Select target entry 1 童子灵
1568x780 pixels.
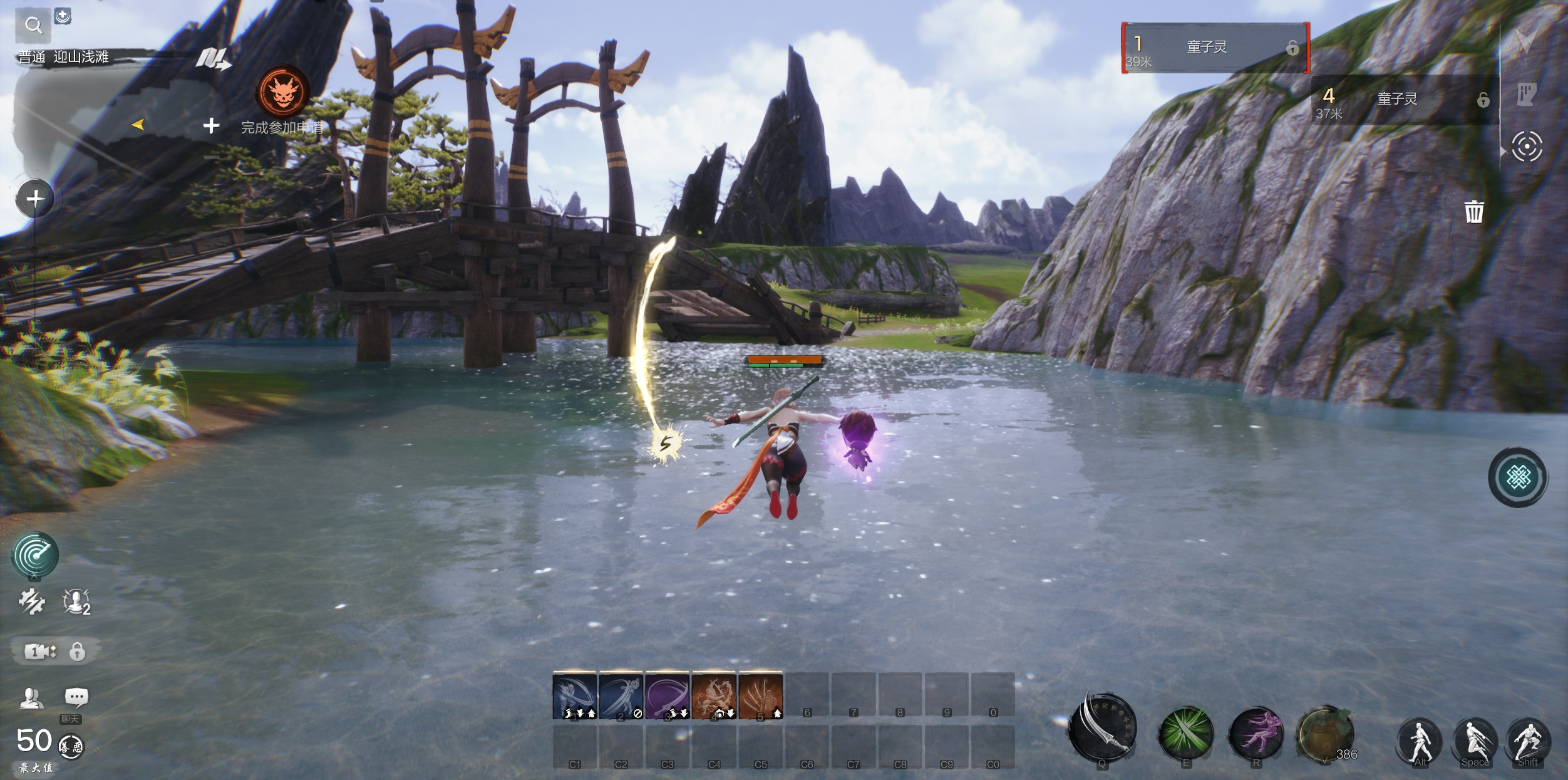coord(1215,48)
